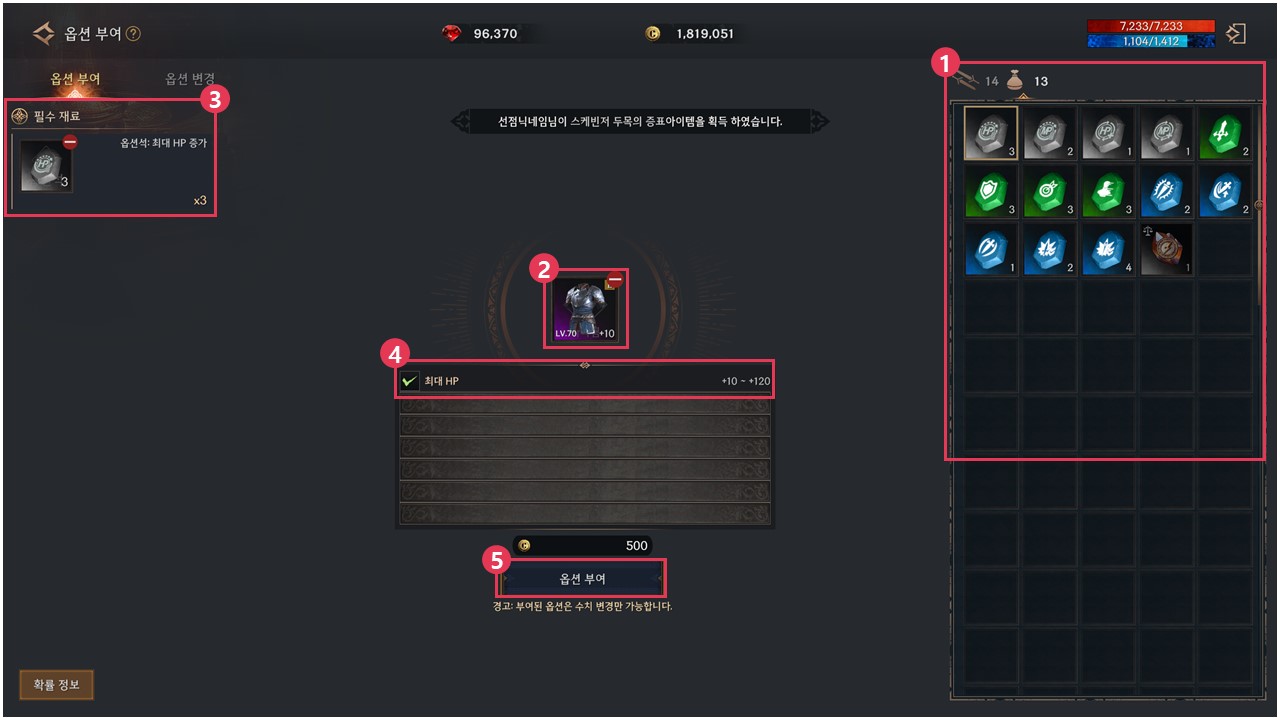Choose the green shield option stone
This screenshot has width=1280, height=720.
tap(991, 192)
